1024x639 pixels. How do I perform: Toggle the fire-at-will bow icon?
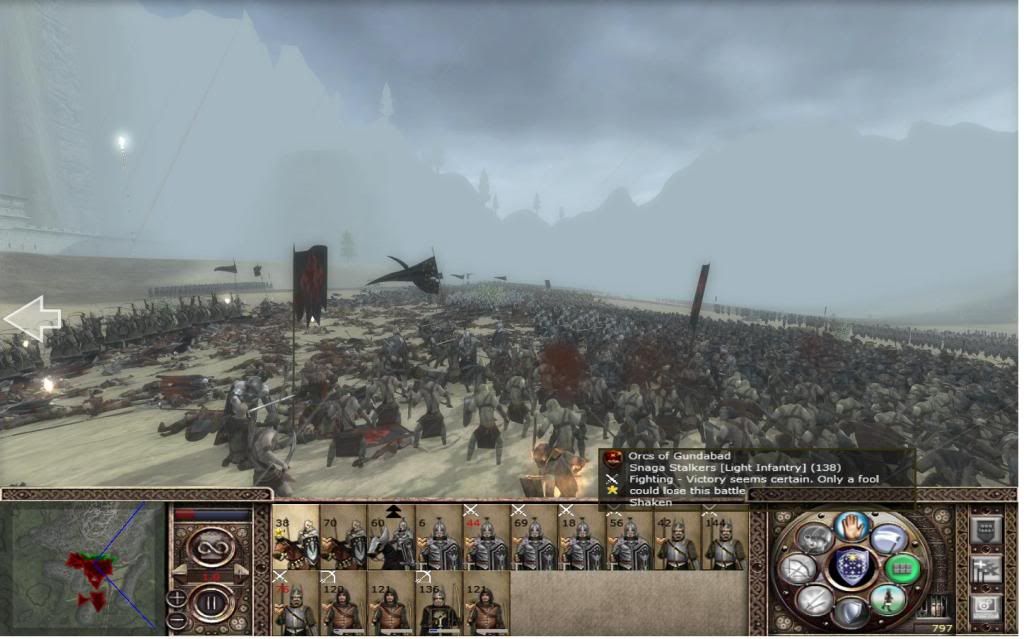click(797, 568)
